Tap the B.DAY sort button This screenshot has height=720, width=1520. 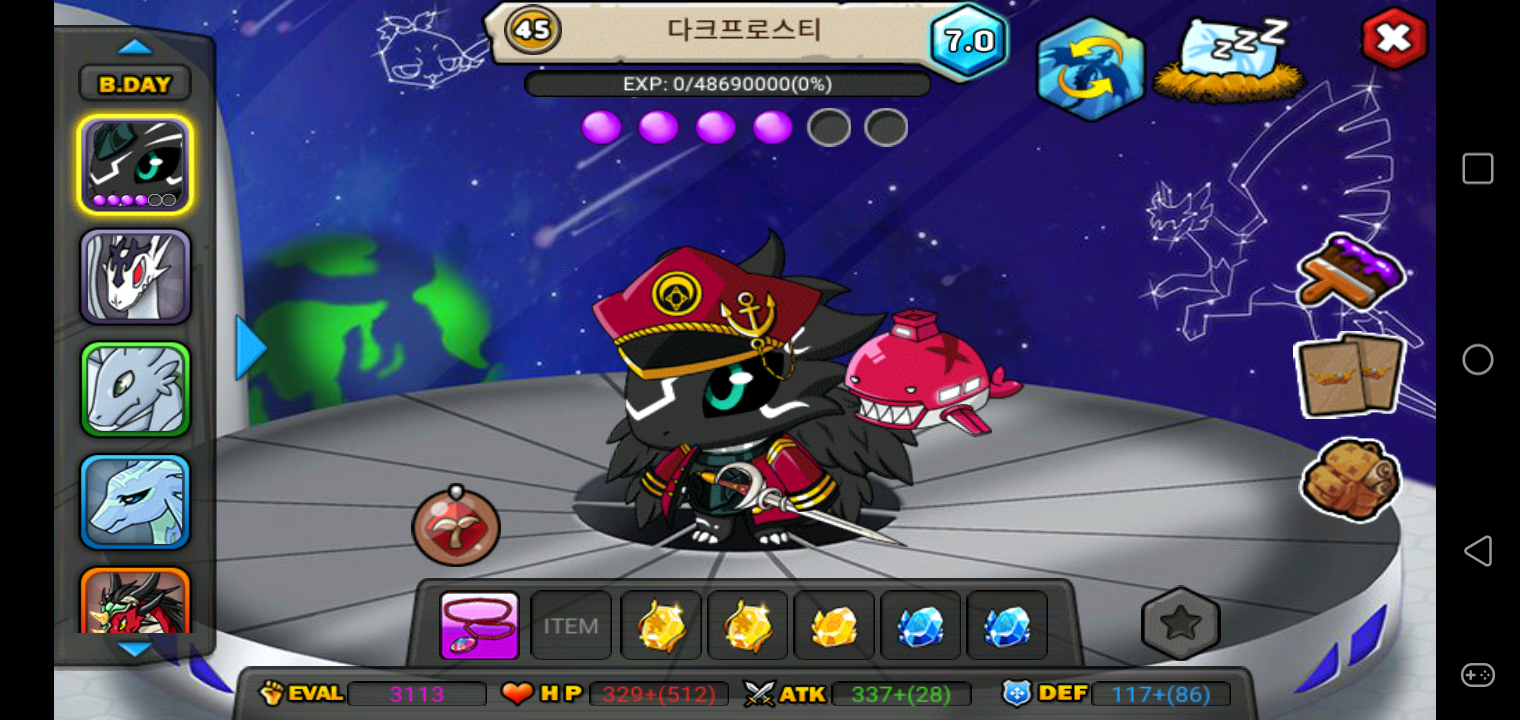point(135,84)
